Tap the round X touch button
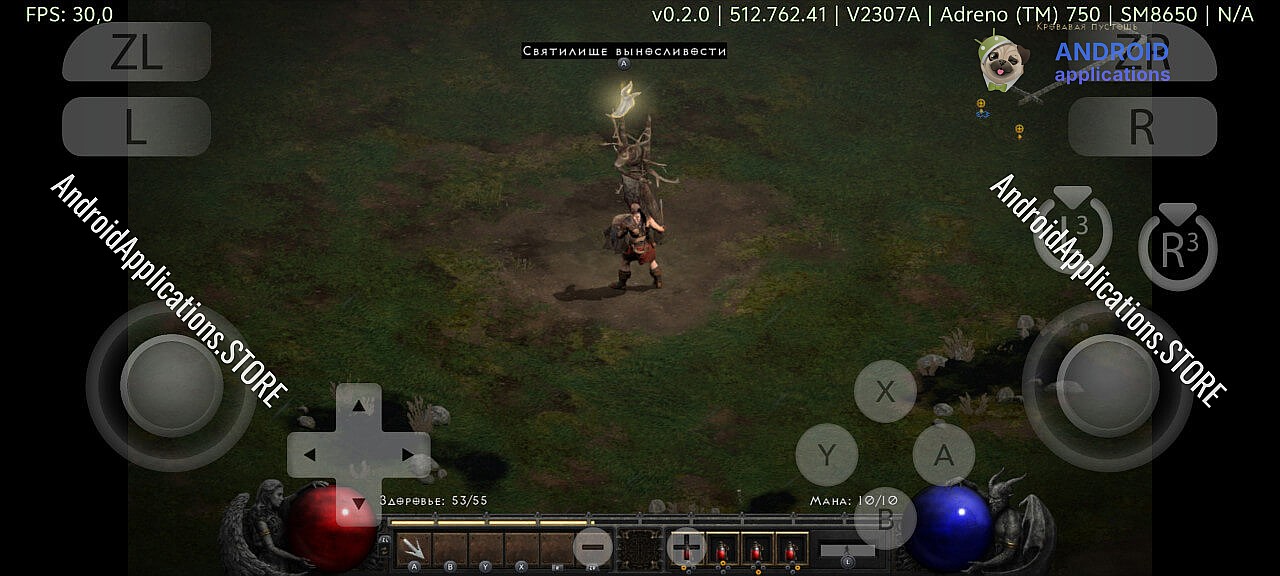 pos(885,391)
